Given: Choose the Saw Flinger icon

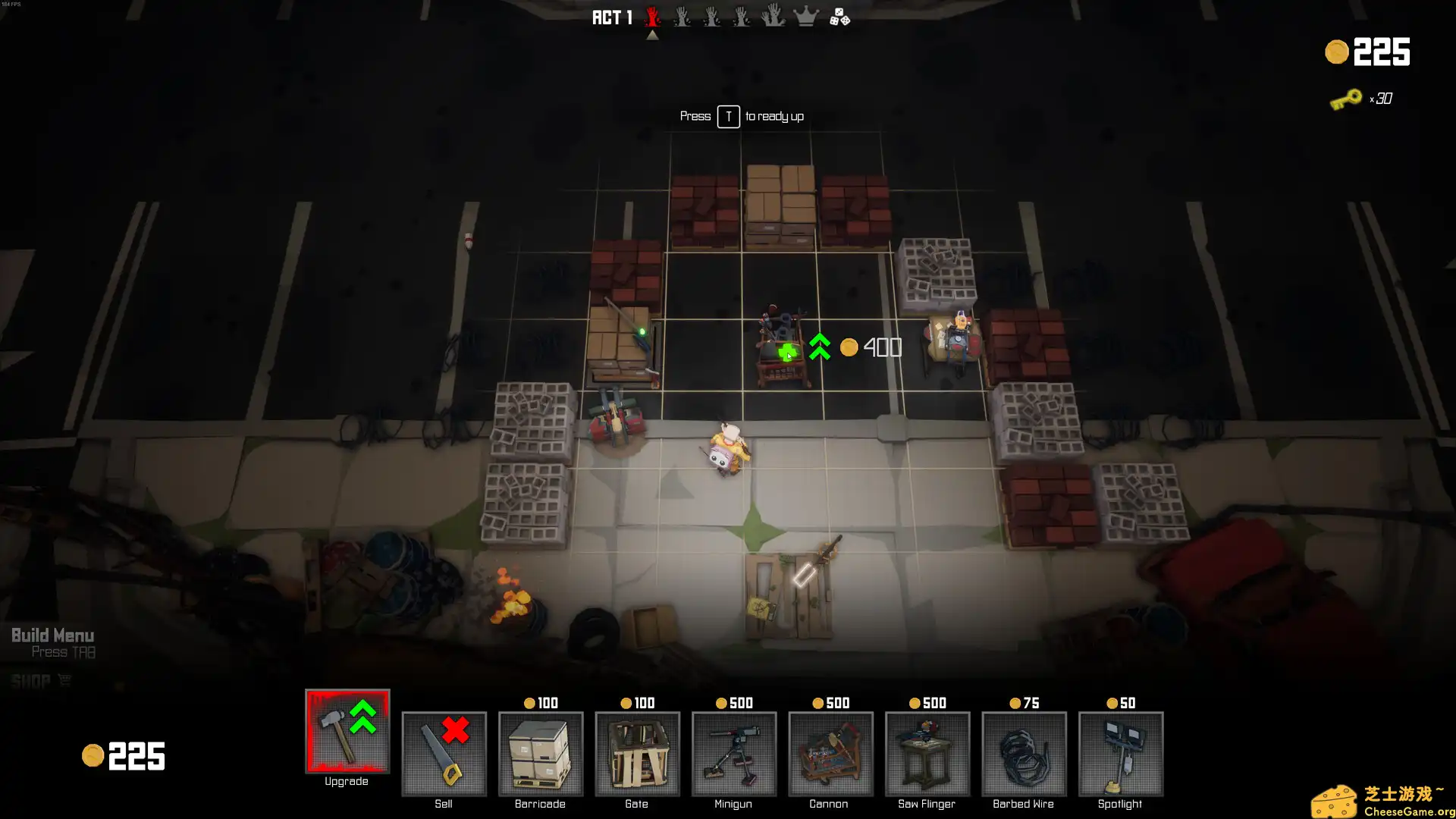Looking at the screenshot, I should tap(926, 755).
